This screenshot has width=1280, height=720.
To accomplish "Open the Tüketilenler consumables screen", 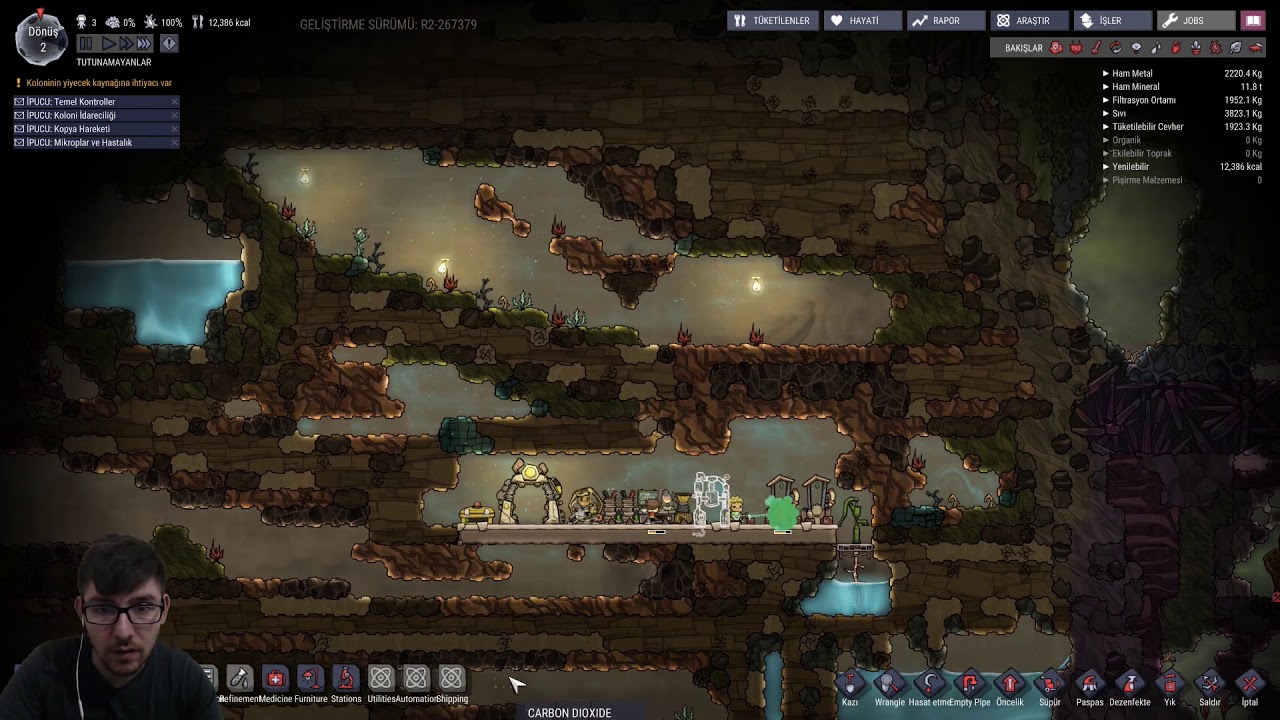I will click(x=771, y=20).
